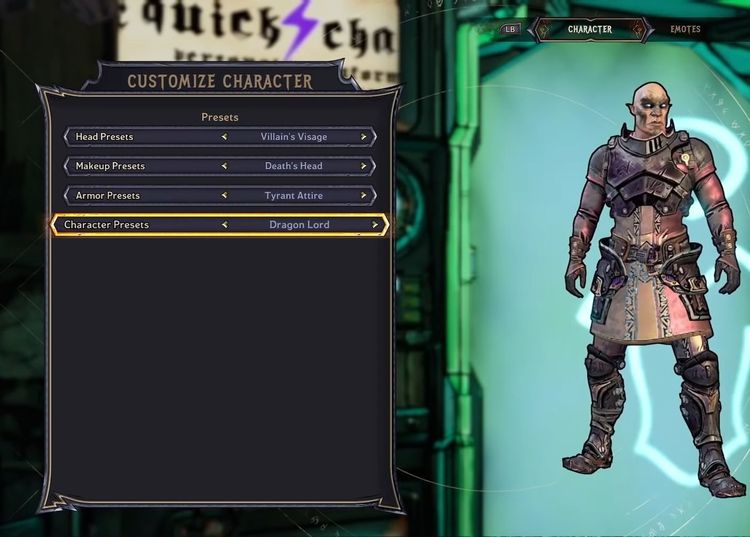Advance Character Presets past Dragon Lord

[375, 225]
